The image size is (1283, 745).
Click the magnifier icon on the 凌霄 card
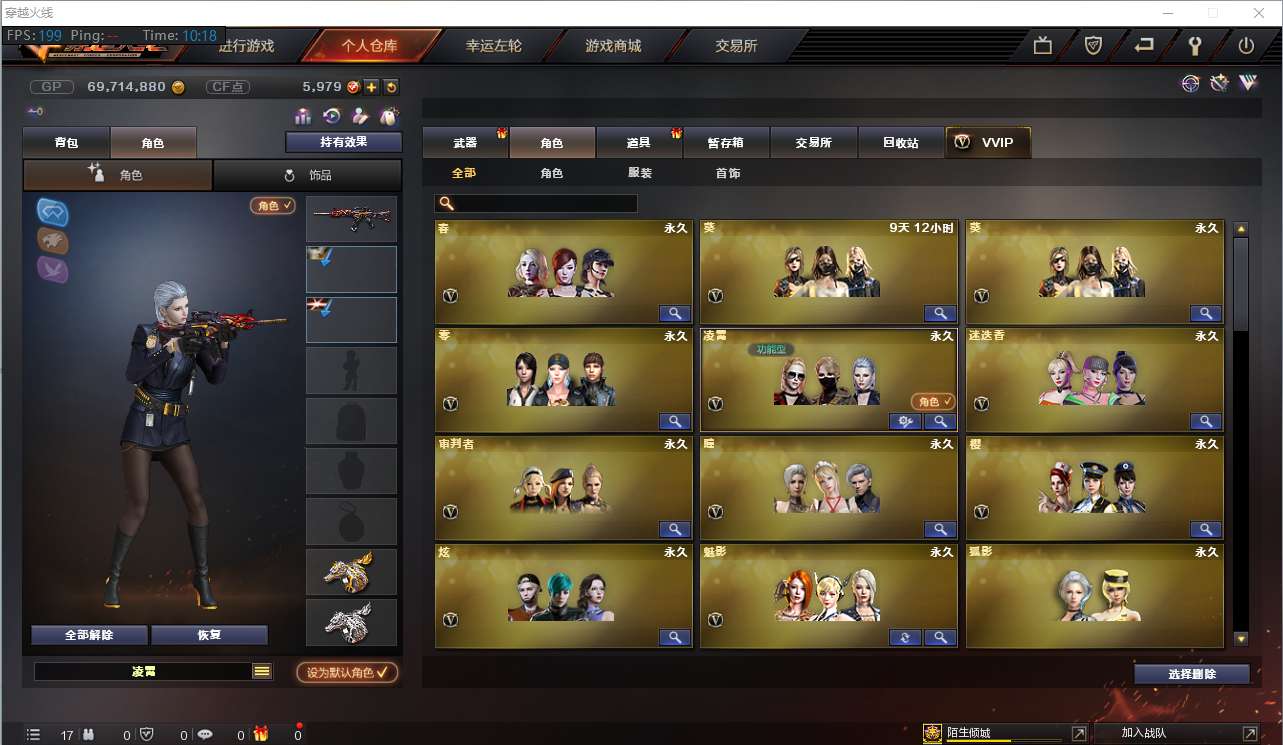click(939, 421)
